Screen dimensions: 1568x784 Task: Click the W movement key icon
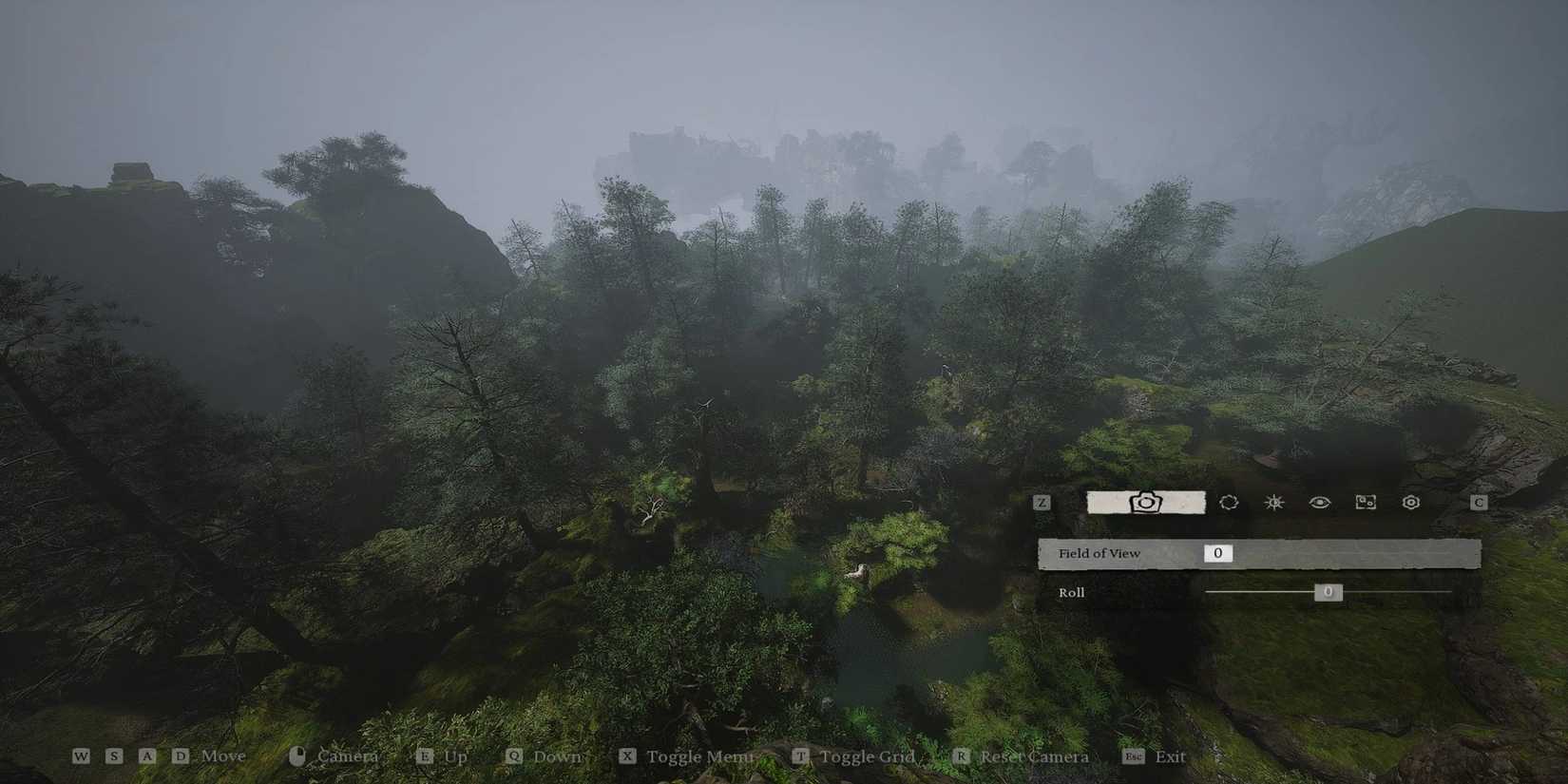pos(81,756)
